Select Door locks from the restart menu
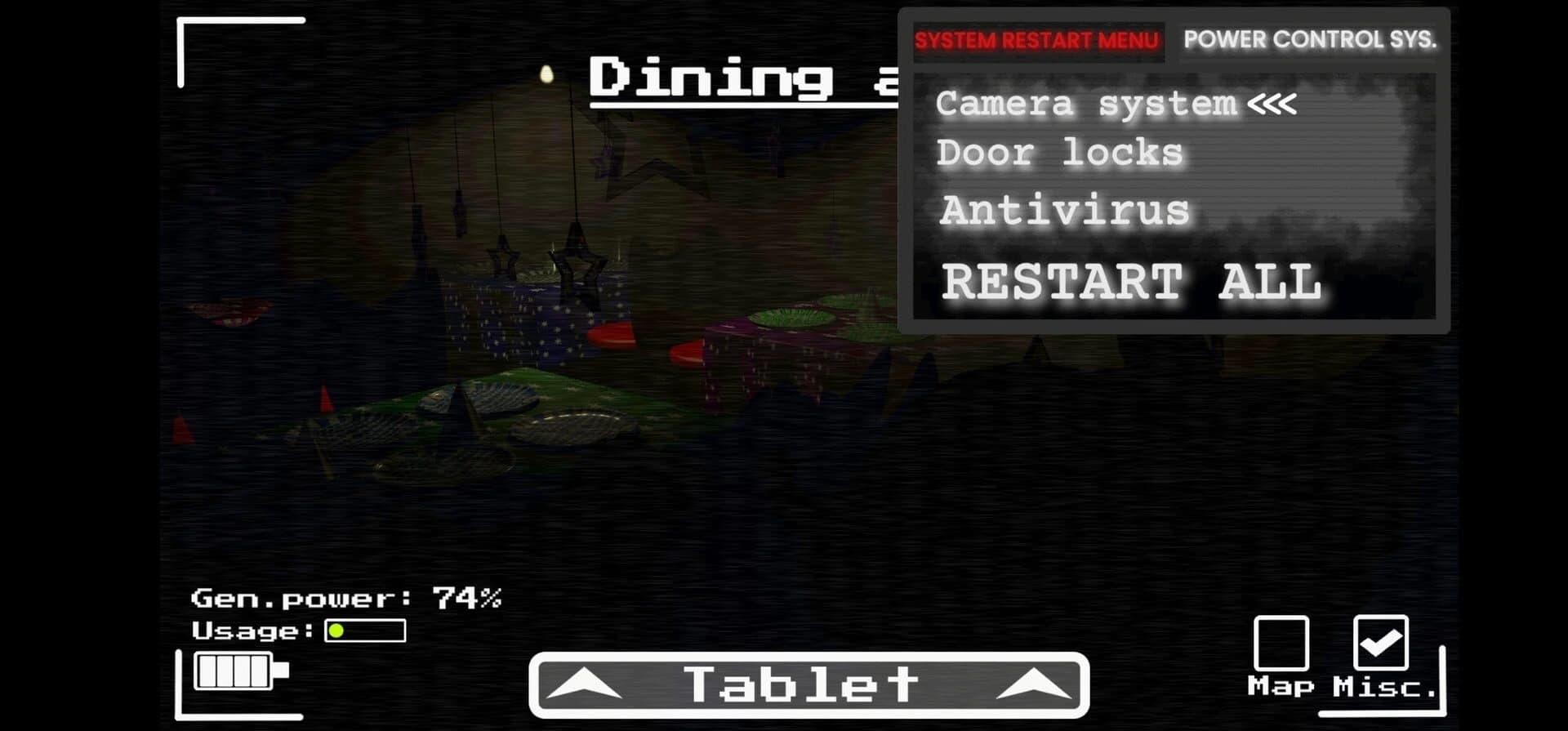This screenshot has width=1568, height=731. point(1058,153)
